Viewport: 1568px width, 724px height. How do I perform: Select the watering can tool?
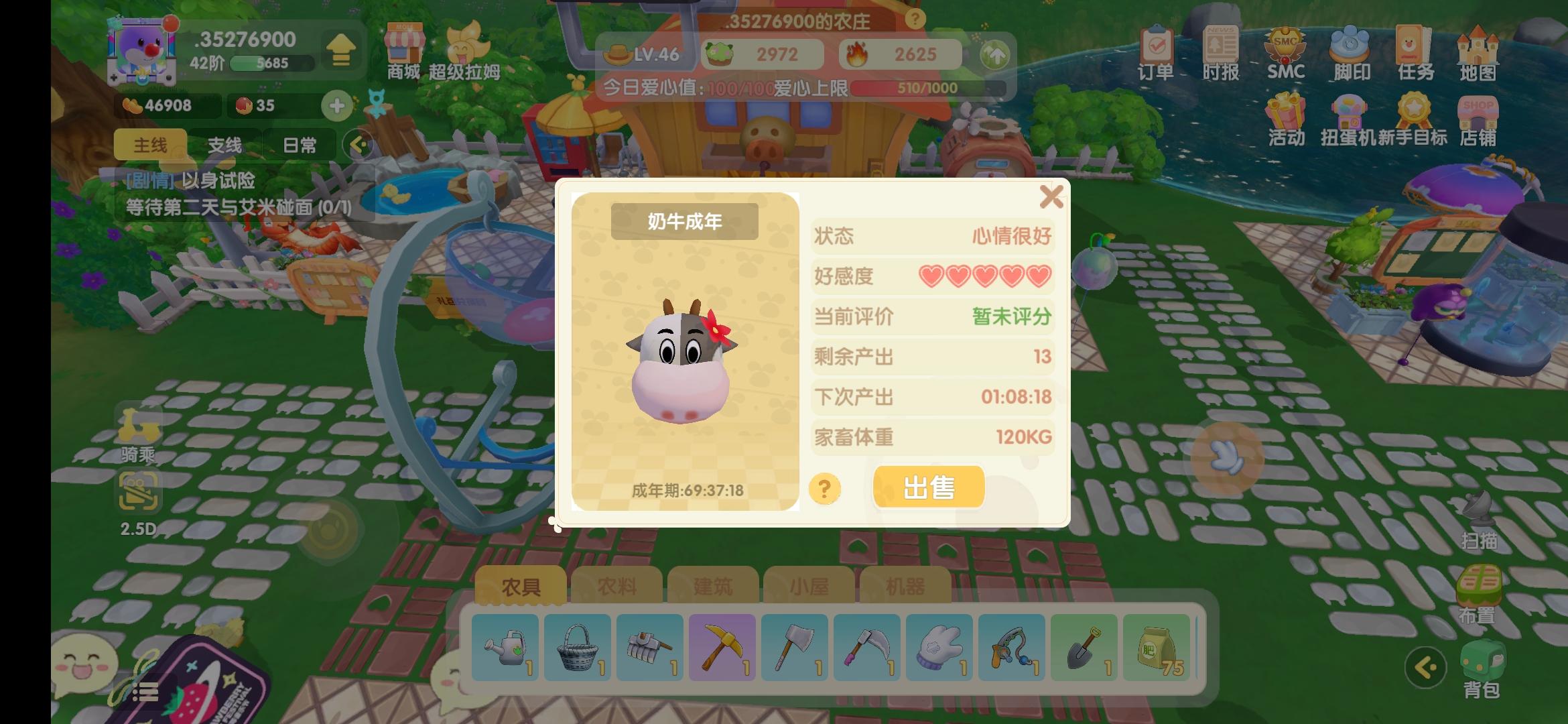pos(505,647)
